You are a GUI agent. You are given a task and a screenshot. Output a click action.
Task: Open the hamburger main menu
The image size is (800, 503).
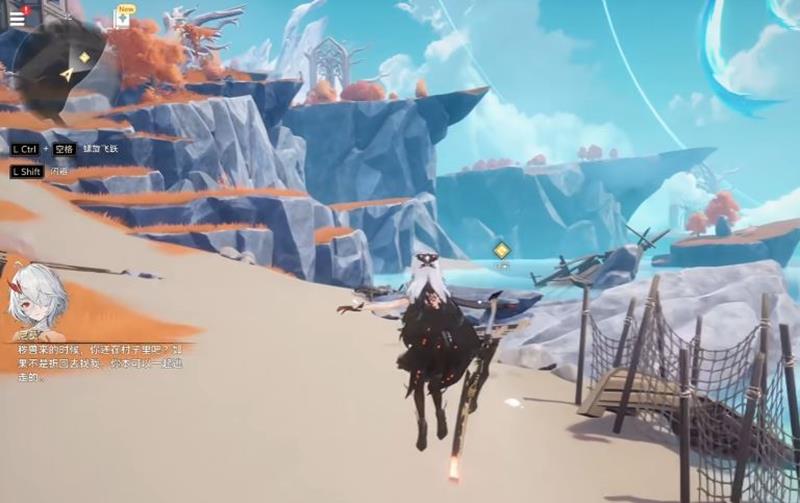(x=17, y=18)
